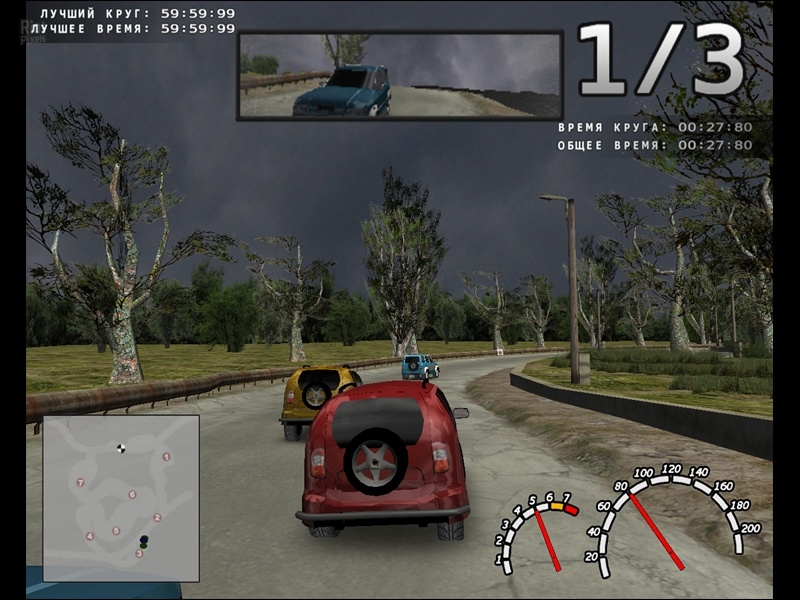Select checkpoint 5 on the track map
Image resolution: width=800 pixels, height=600 pixels.
[115, 531]
